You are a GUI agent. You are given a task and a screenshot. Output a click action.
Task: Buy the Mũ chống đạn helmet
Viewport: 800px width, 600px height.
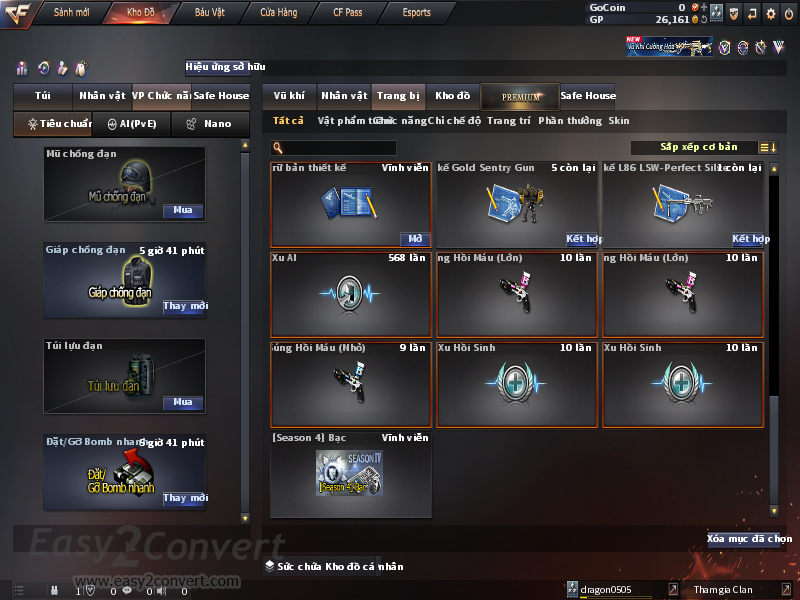tap(182, 211)
